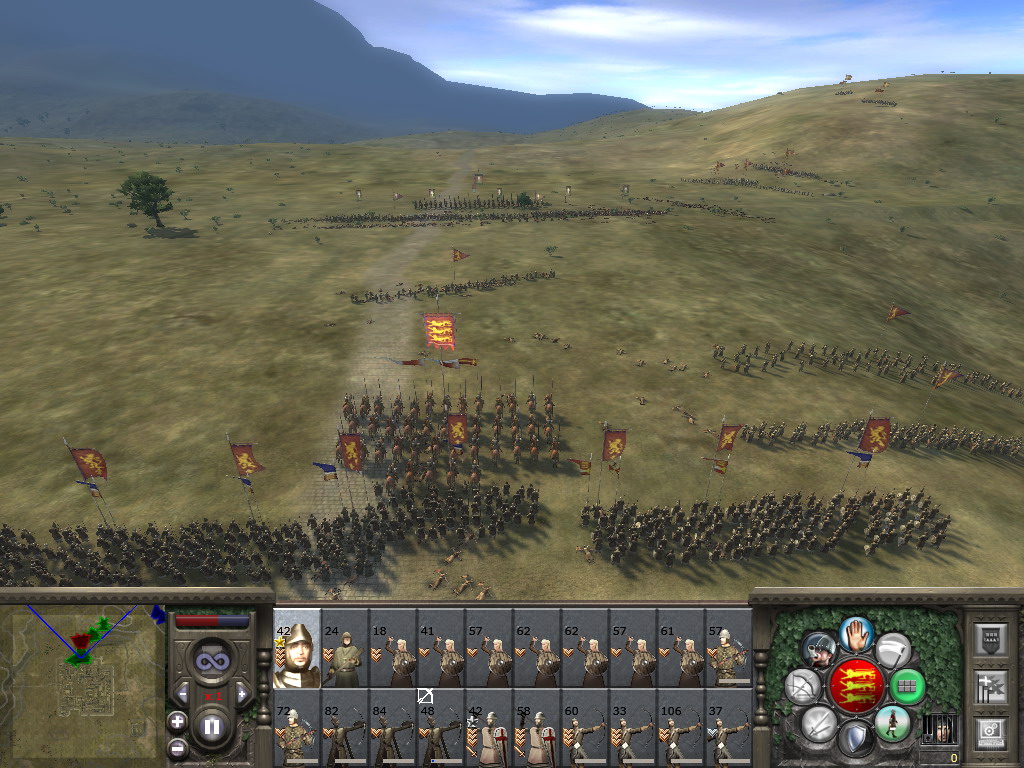Order withdrawal with the white flag button
This screenshot has height=768, width=1024.
(x=892, y=650)
